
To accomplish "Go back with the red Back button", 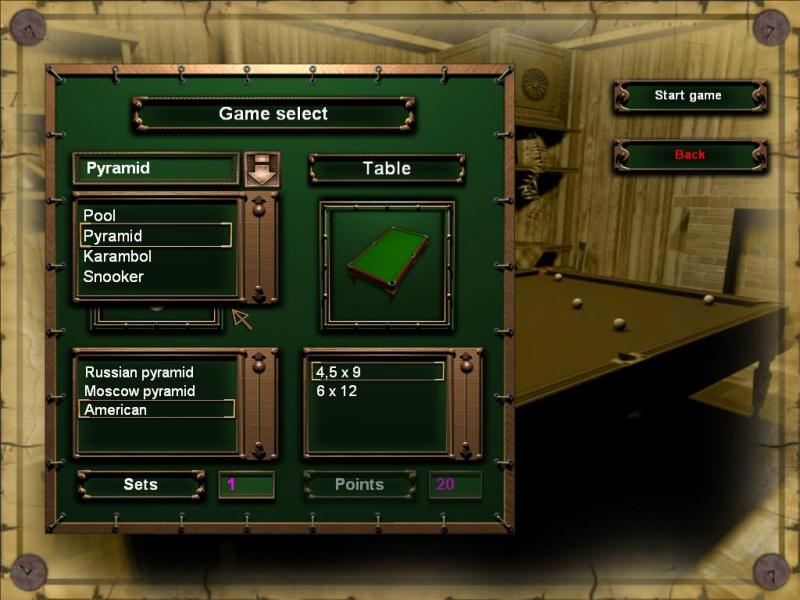I will pyautogui.click(x=689, y=155).
